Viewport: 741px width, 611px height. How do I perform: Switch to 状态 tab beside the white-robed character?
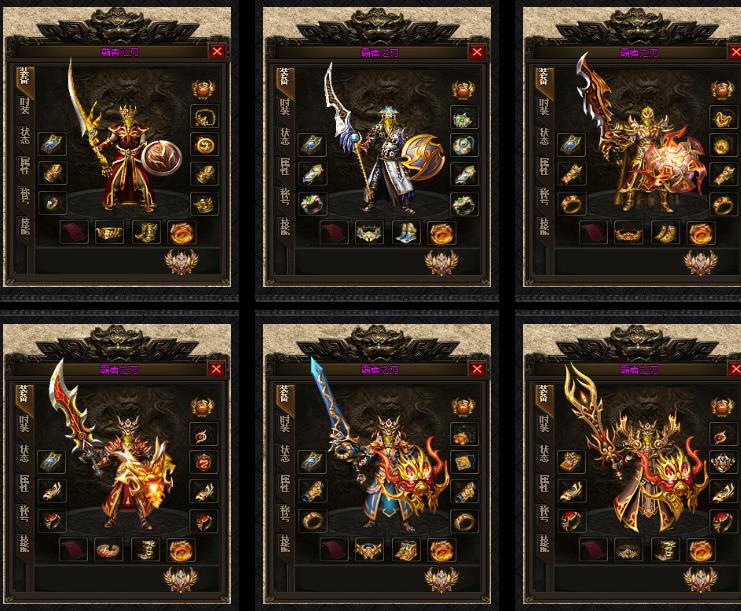tap(283, 136)
